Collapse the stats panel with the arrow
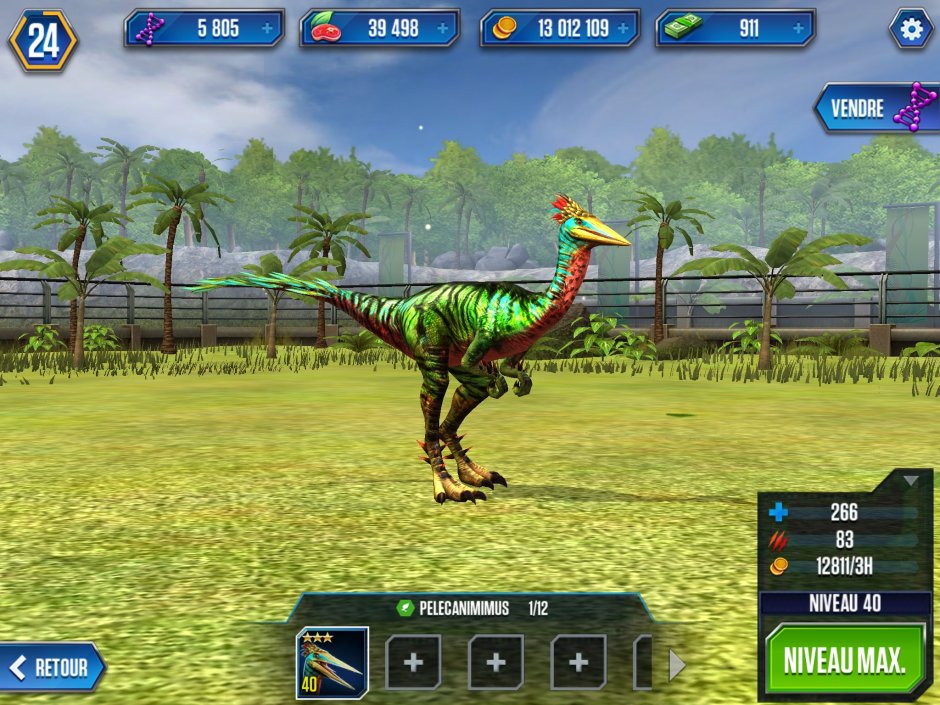The height and width of the screenshot is (705, 940). 910,481
